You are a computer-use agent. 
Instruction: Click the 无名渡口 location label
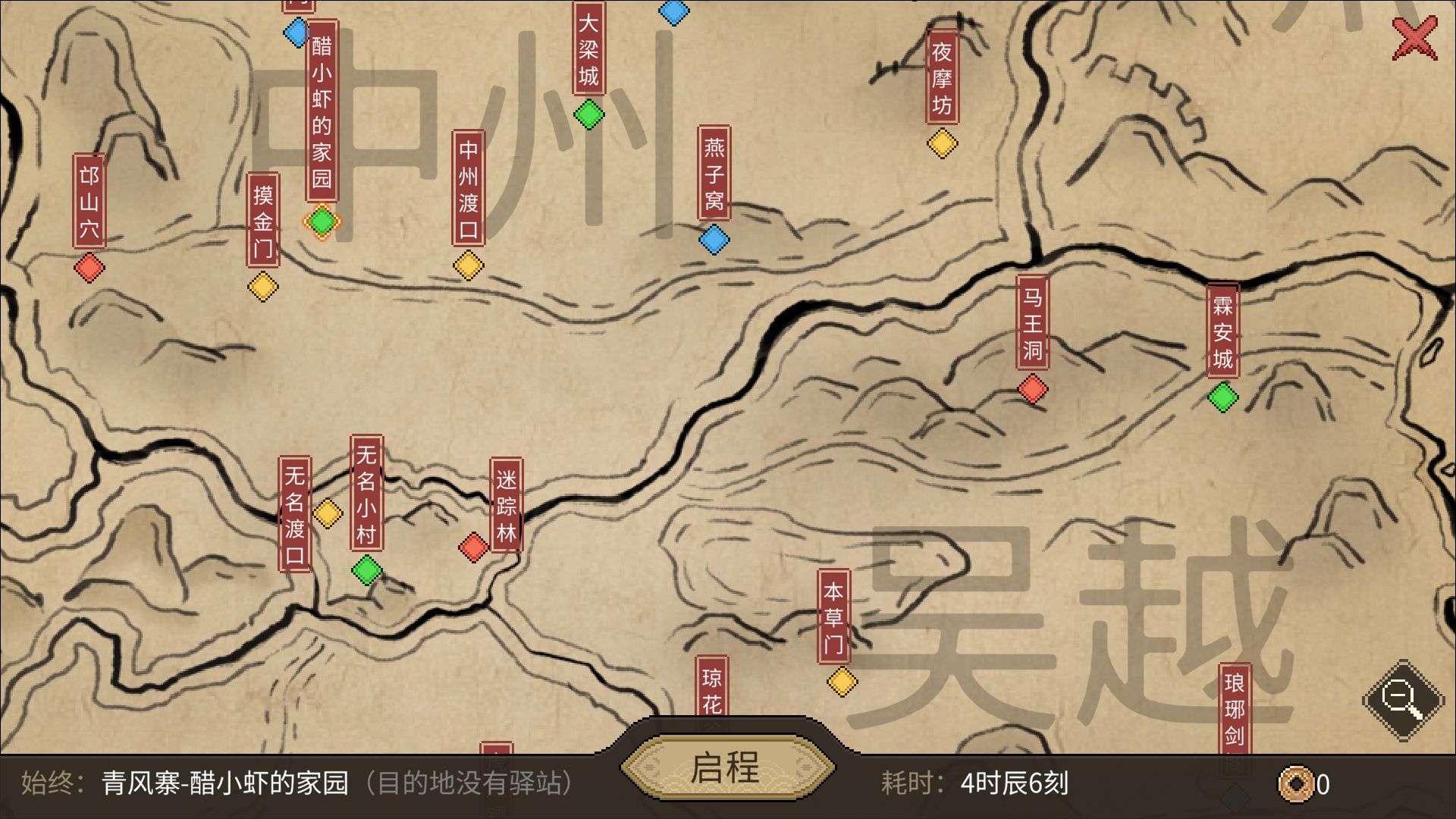297,514
